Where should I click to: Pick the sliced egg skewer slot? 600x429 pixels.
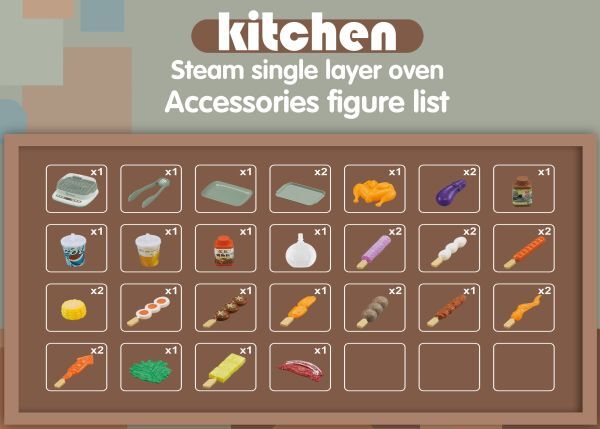coord(150,308)
